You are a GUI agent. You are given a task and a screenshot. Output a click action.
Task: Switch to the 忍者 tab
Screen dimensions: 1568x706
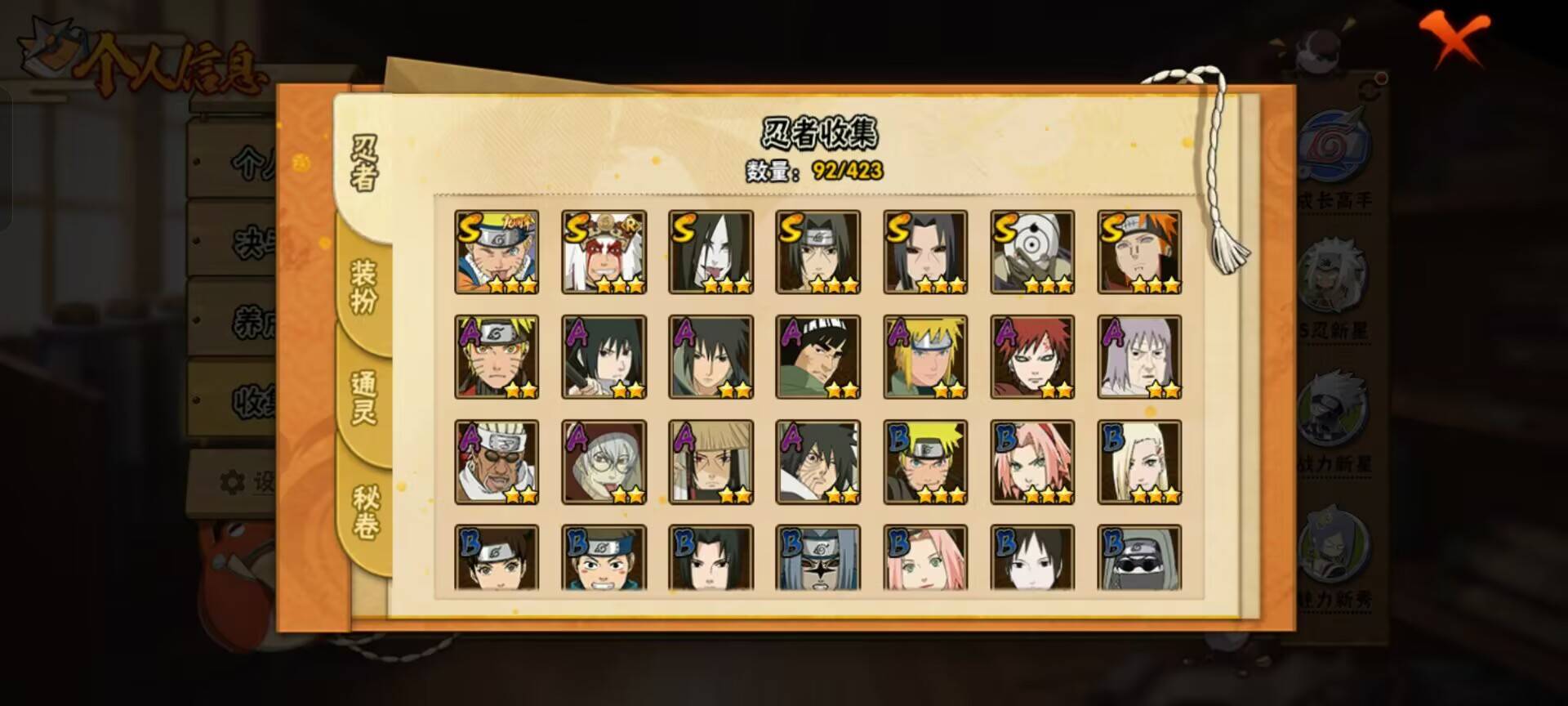coord(365,162)
